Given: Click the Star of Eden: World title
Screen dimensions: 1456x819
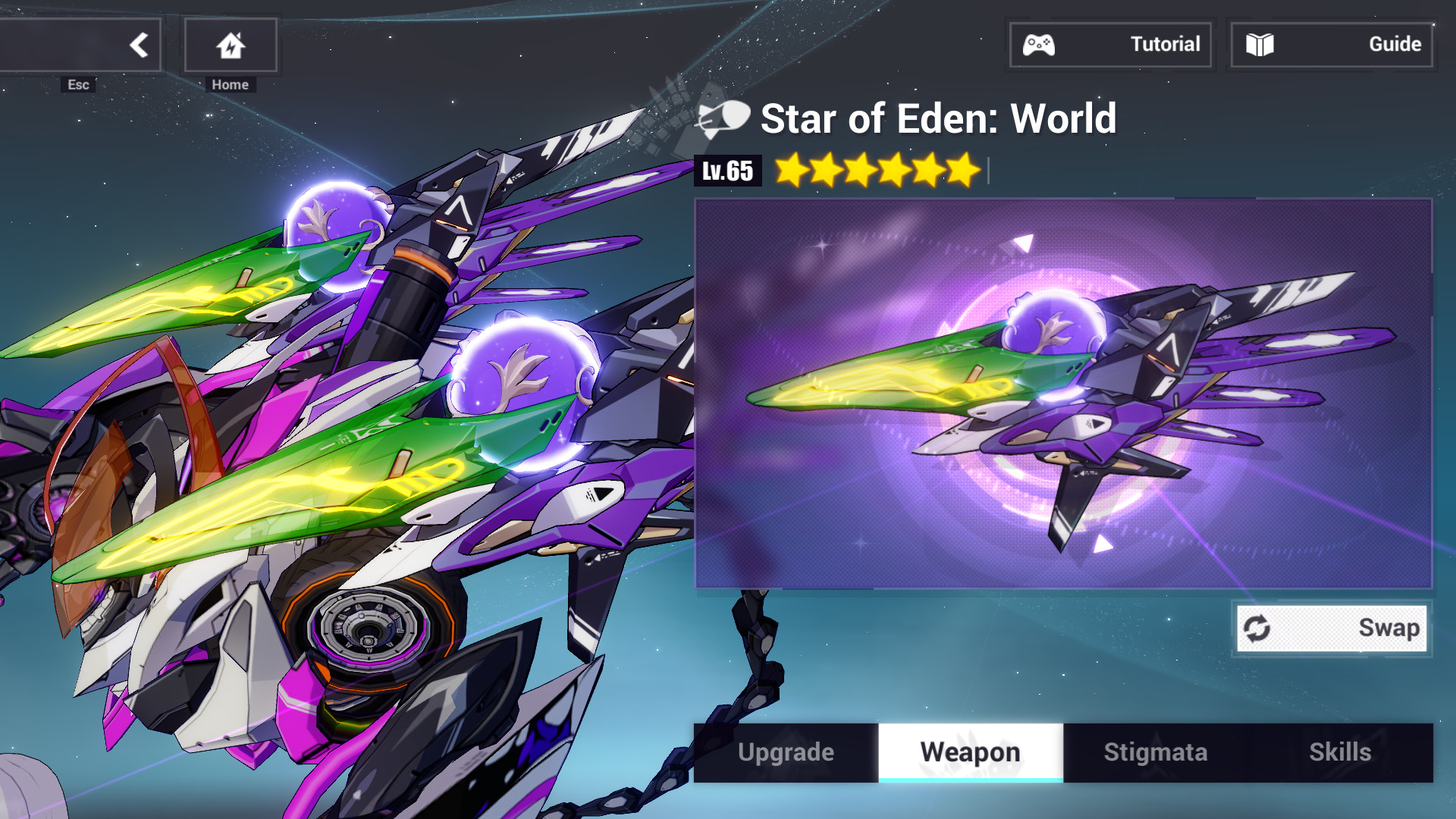Looking at the screenshot, I should pos(938,119).
